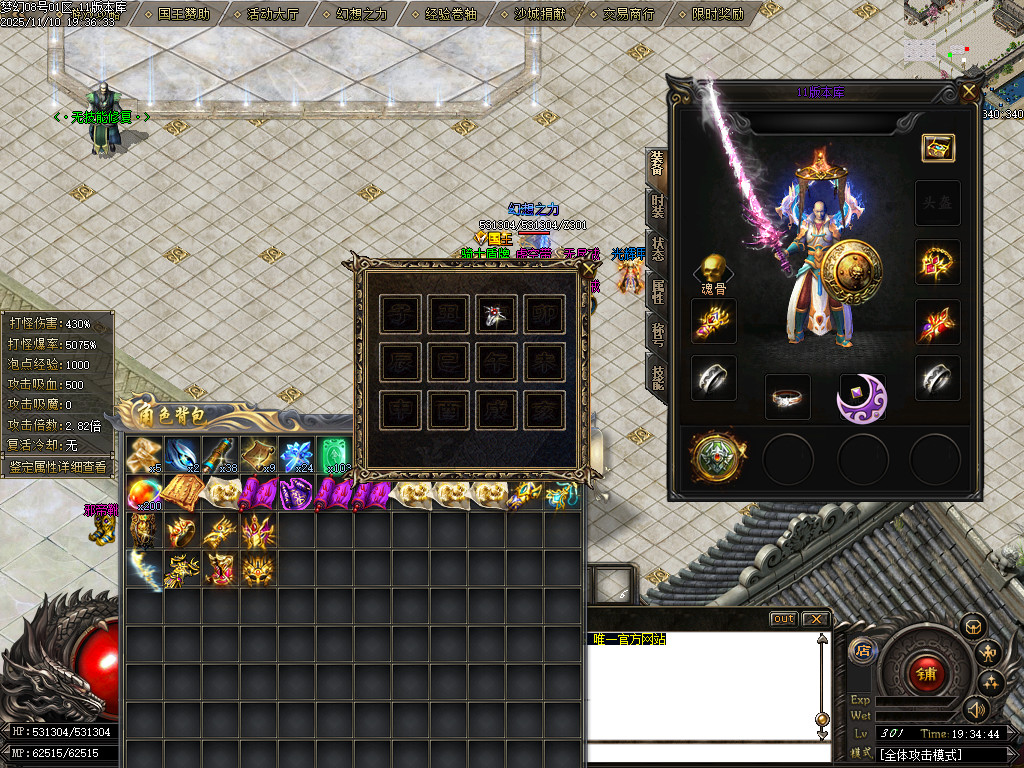Select the green card item in backpack
Screen dimensions: 1024x768
334,455
